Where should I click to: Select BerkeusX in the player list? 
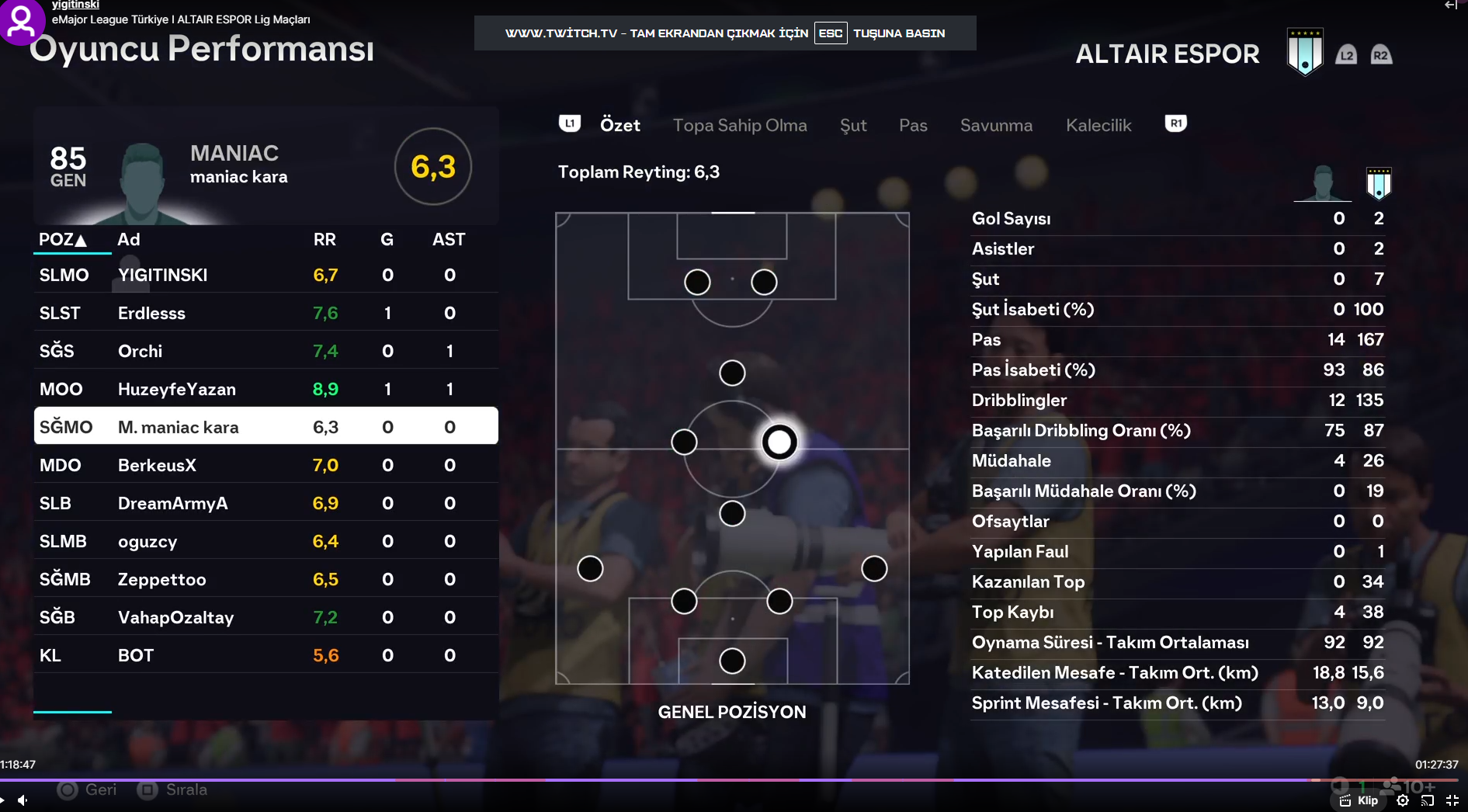(265, 465)
